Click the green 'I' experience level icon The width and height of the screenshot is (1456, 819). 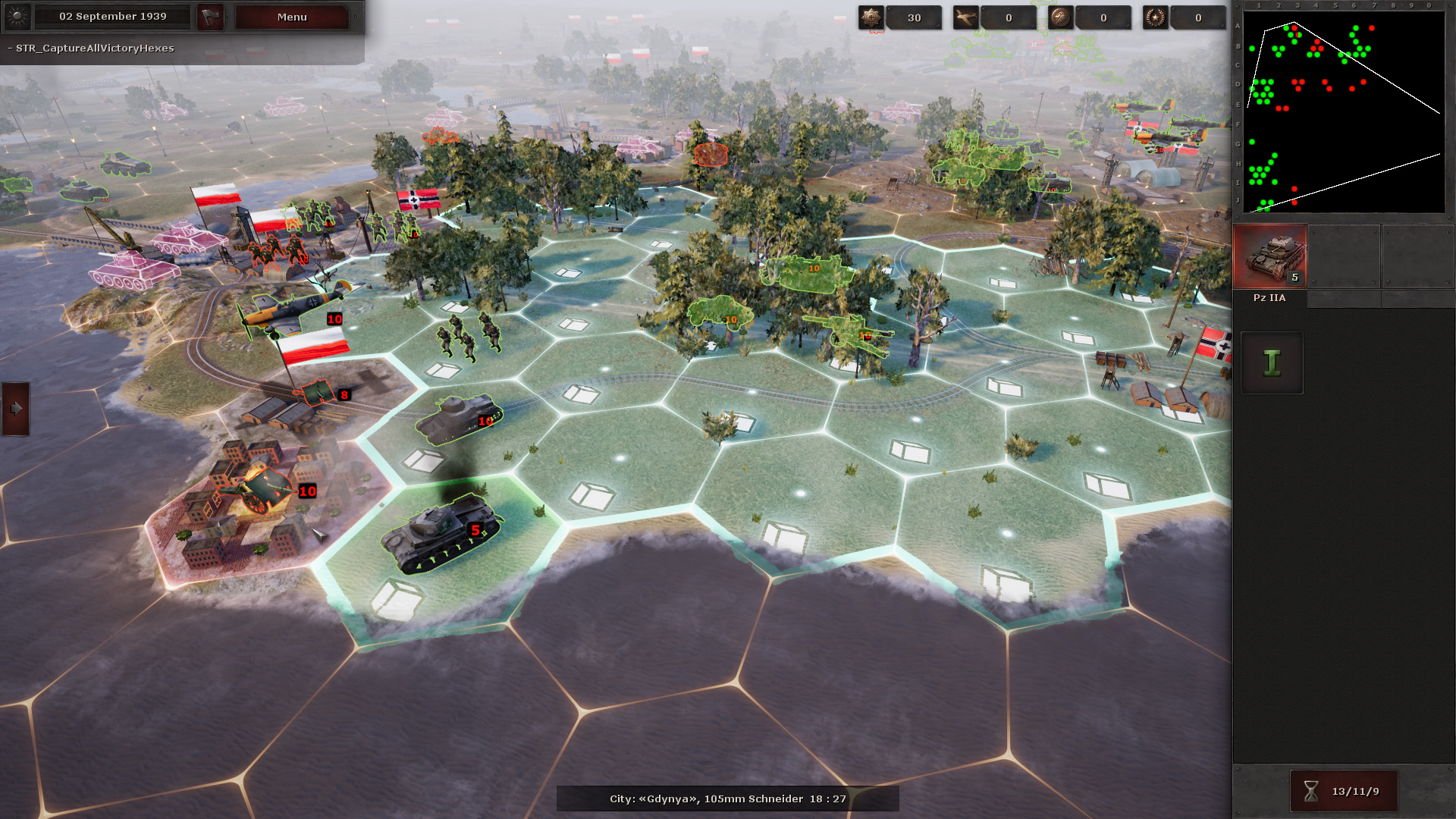(1271, 362)
